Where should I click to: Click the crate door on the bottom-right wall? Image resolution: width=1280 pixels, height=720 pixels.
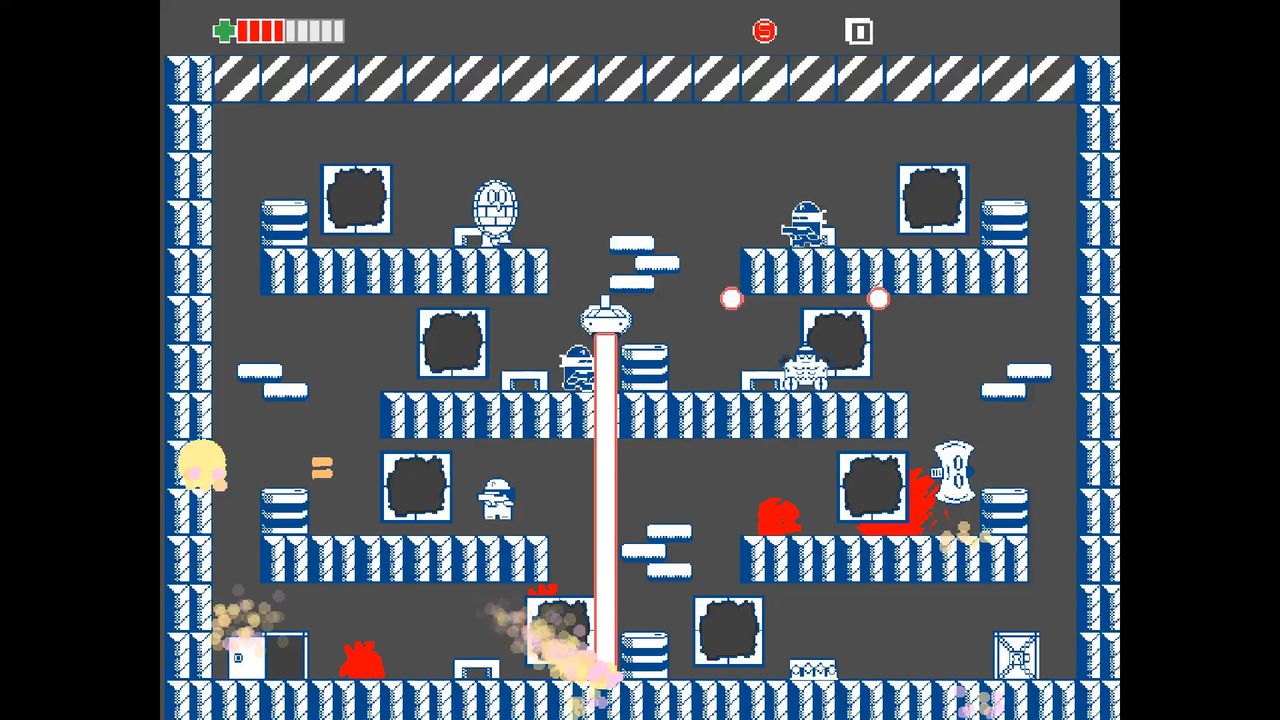1016,655
